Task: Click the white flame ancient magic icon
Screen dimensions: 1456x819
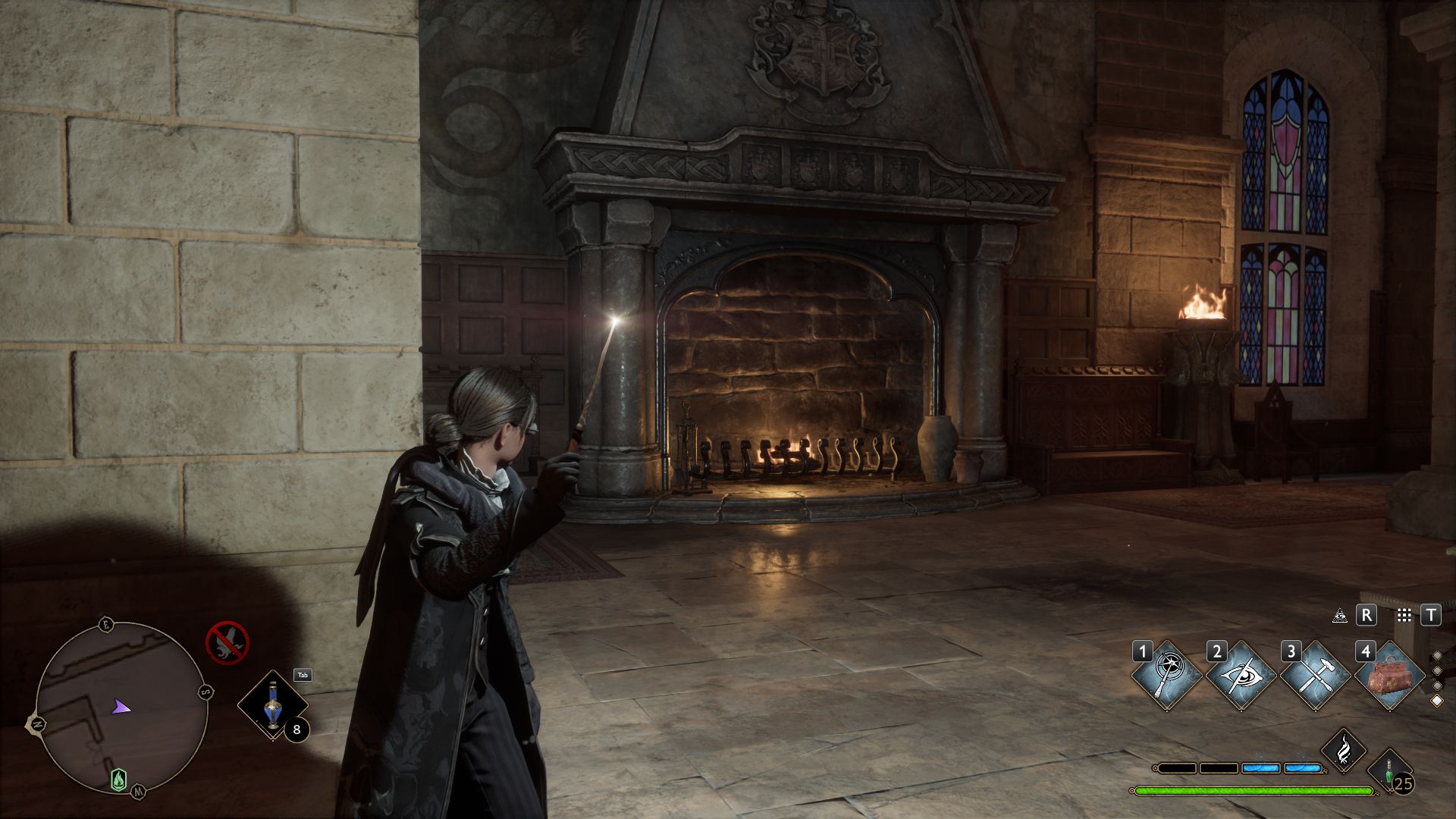Action: tap(1344, 750)
